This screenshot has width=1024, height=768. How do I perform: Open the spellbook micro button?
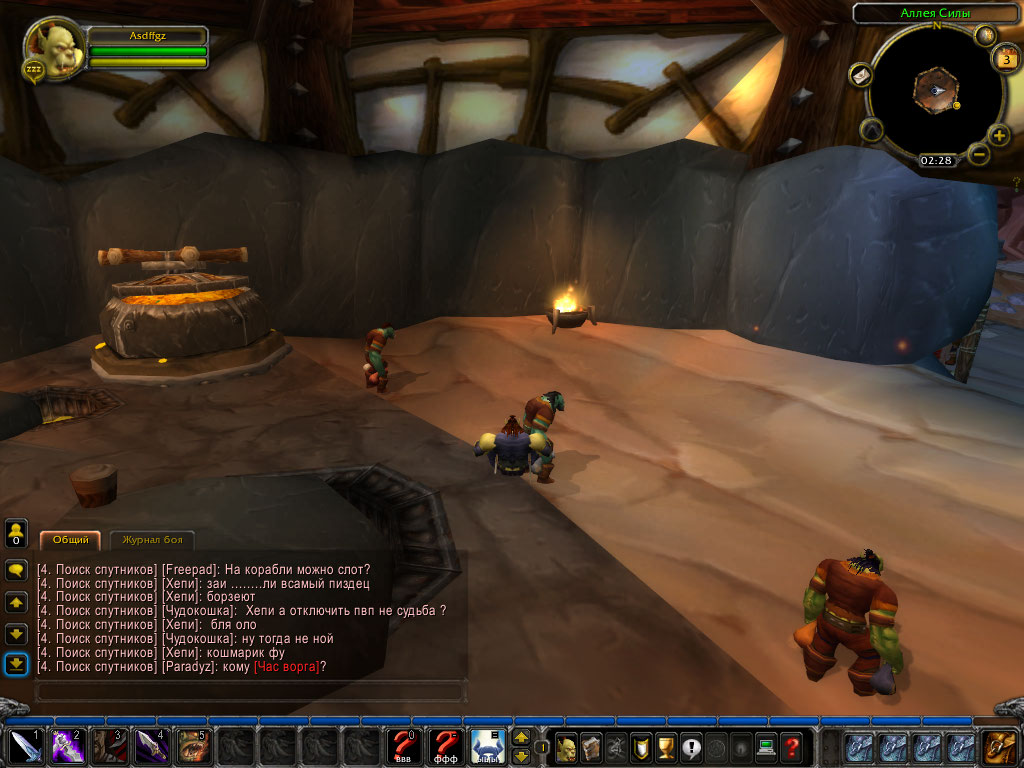589,747
